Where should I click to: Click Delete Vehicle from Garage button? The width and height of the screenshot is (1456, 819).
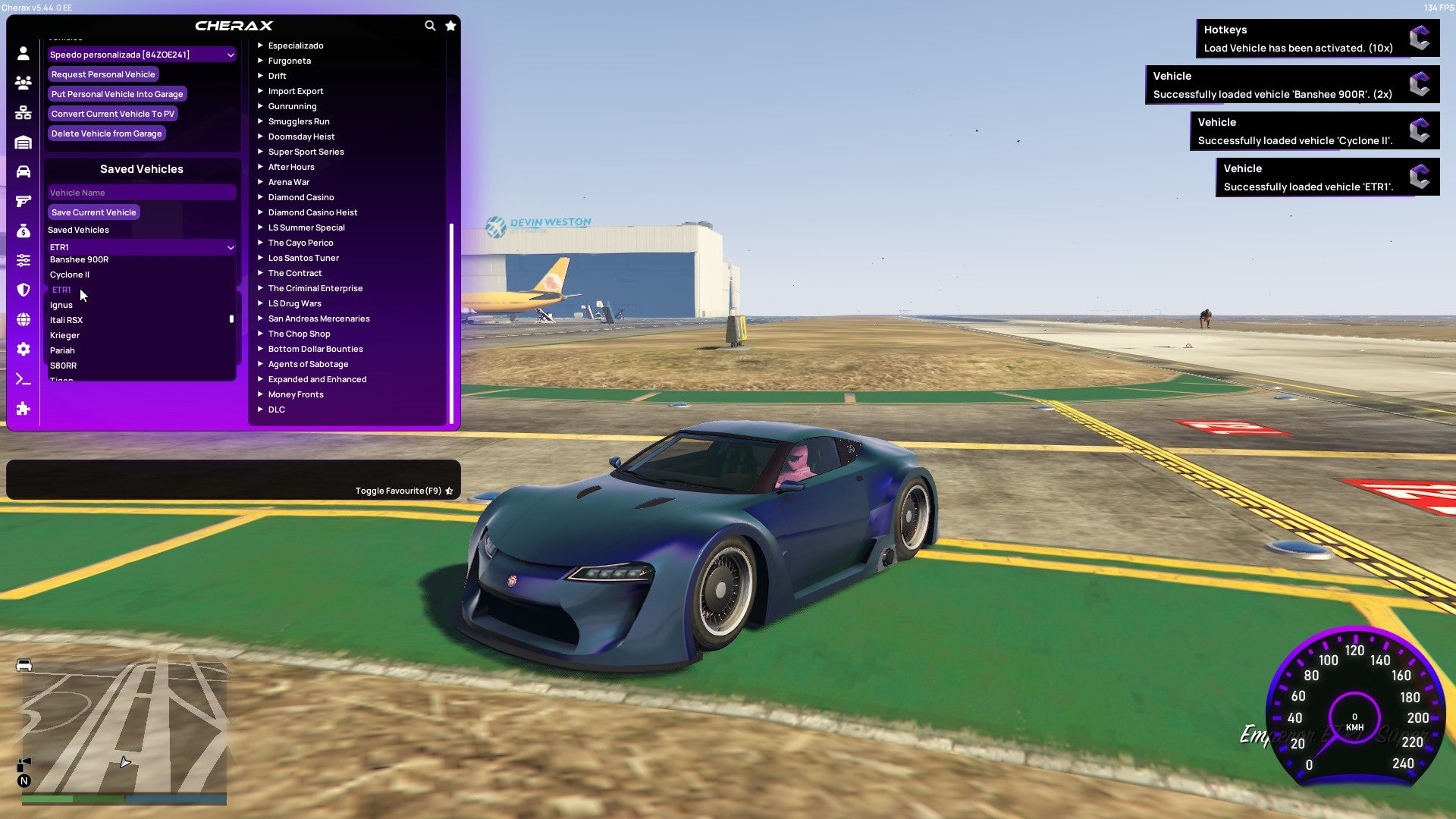click(106, 133)
